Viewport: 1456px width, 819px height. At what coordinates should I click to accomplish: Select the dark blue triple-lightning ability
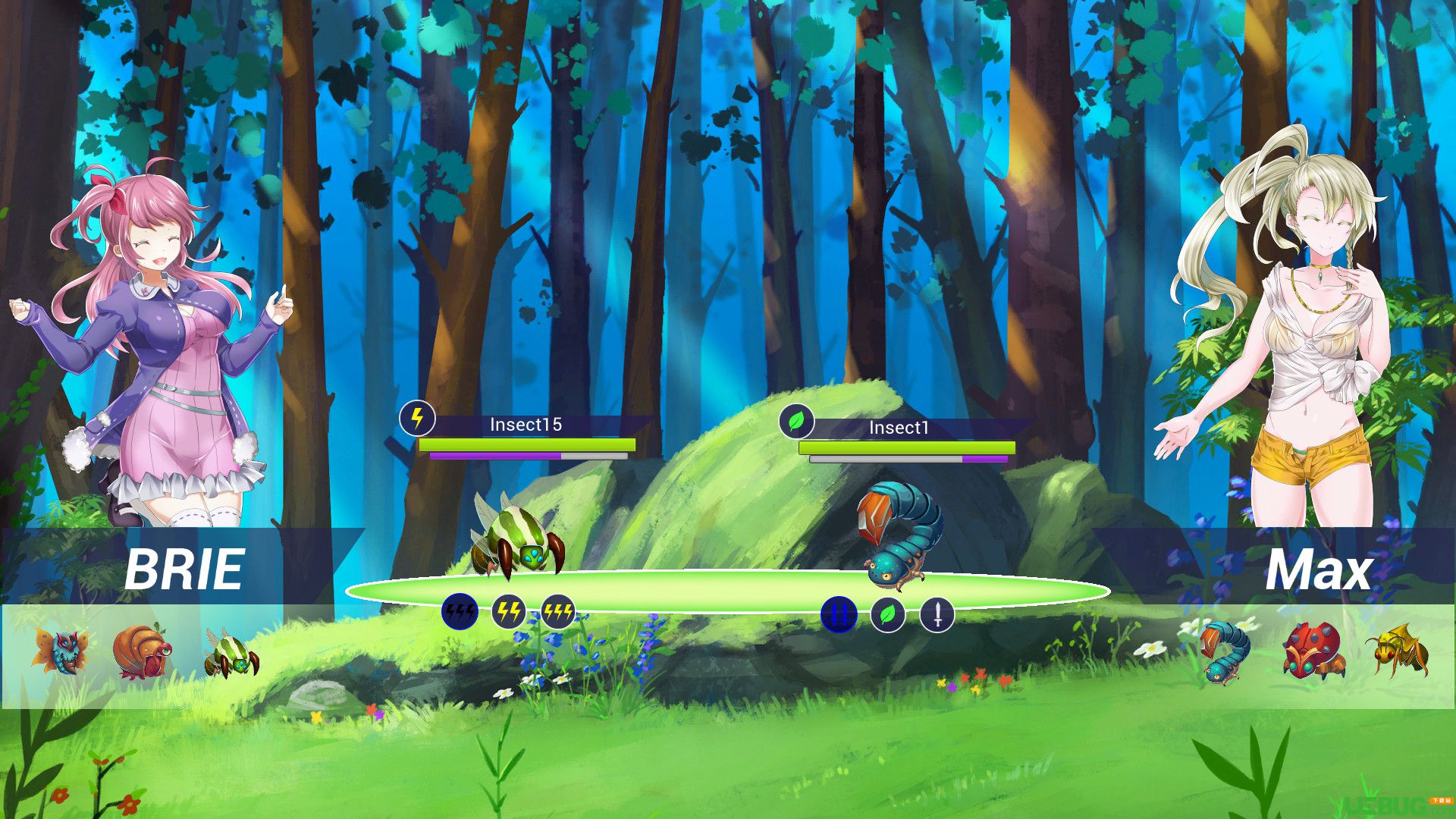click(460, 612)
